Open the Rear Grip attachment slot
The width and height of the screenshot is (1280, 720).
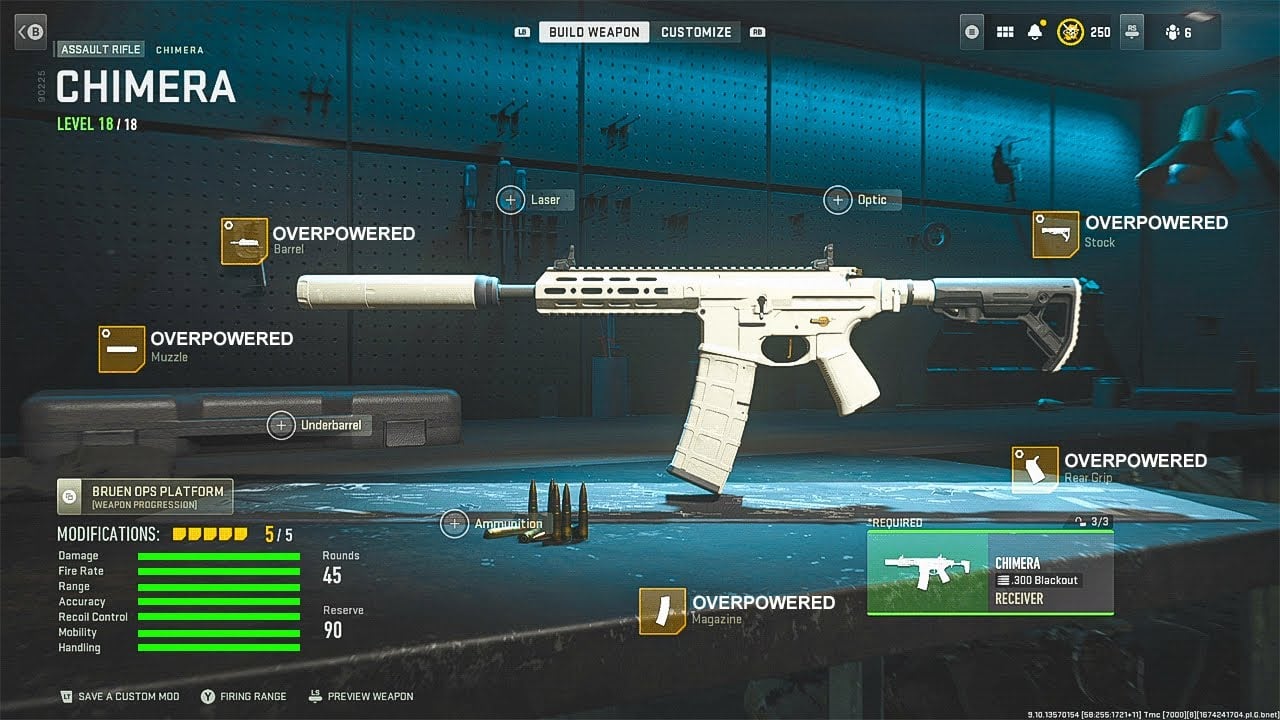(1035, 469)
